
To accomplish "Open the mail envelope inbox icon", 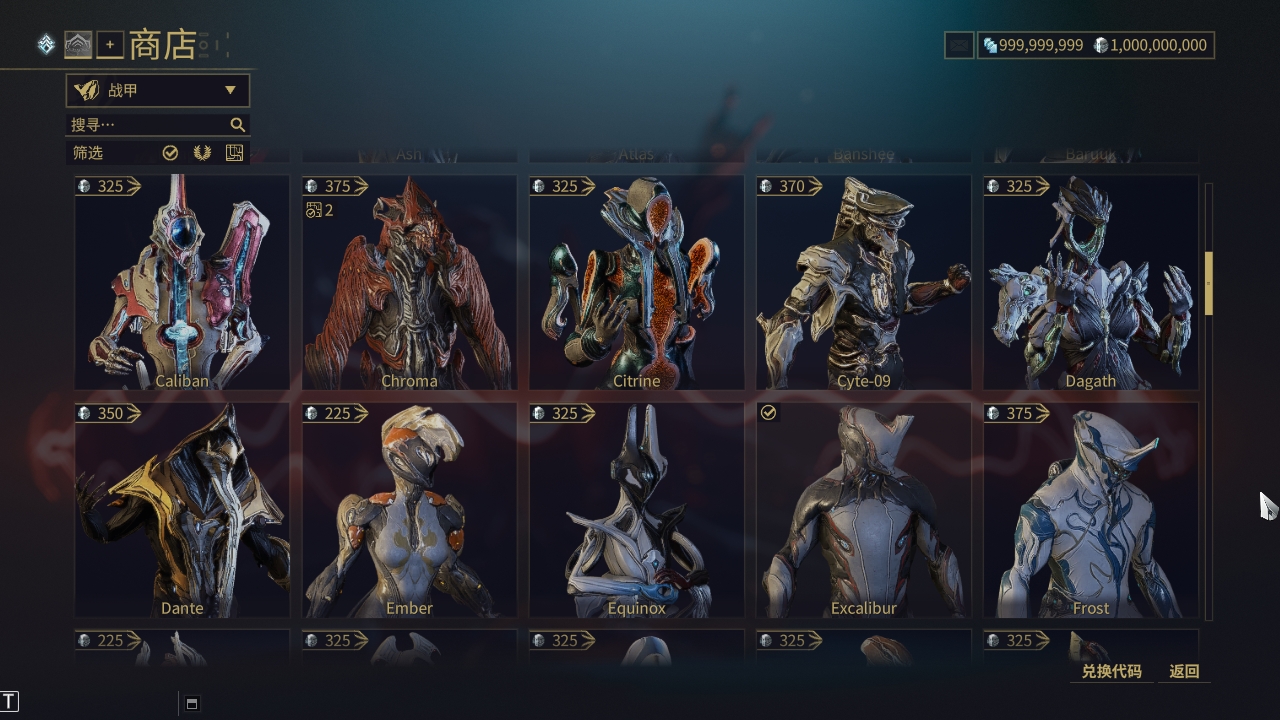I will (x=959, y=45).
